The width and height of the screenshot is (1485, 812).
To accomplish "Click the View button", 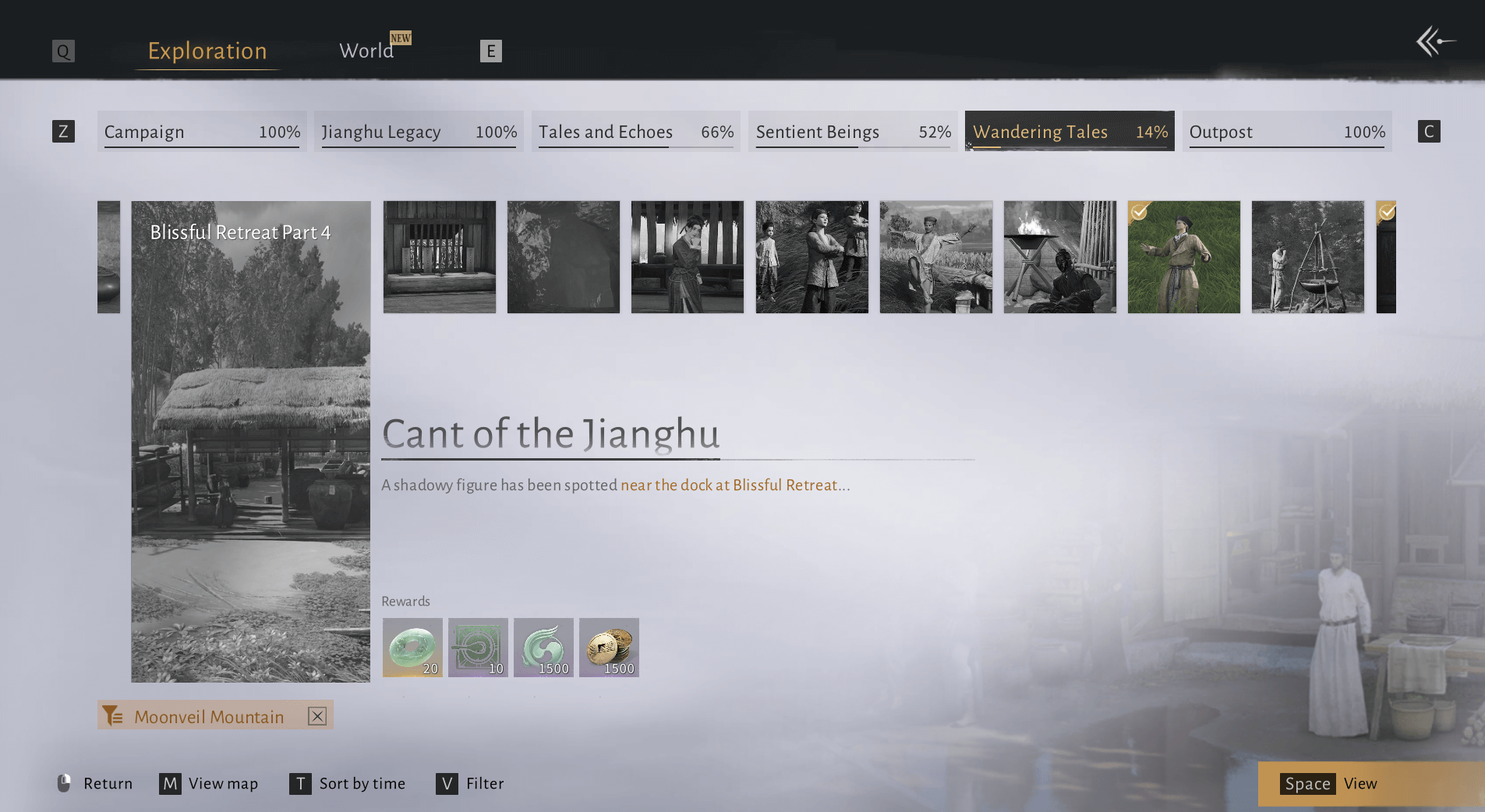I will pyautogui.click(x=1331, y=784).
